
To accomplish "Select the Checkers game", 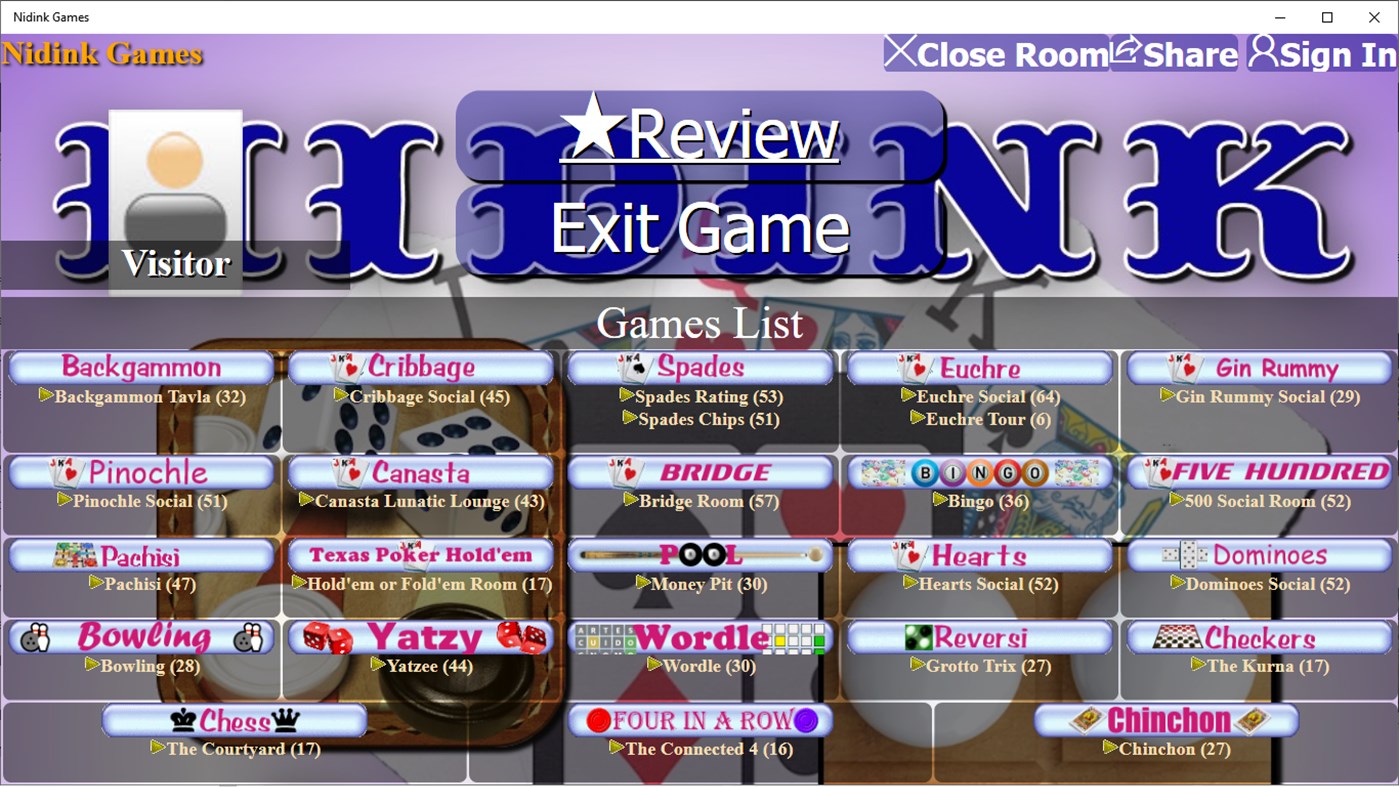I will click(1258, 638).
